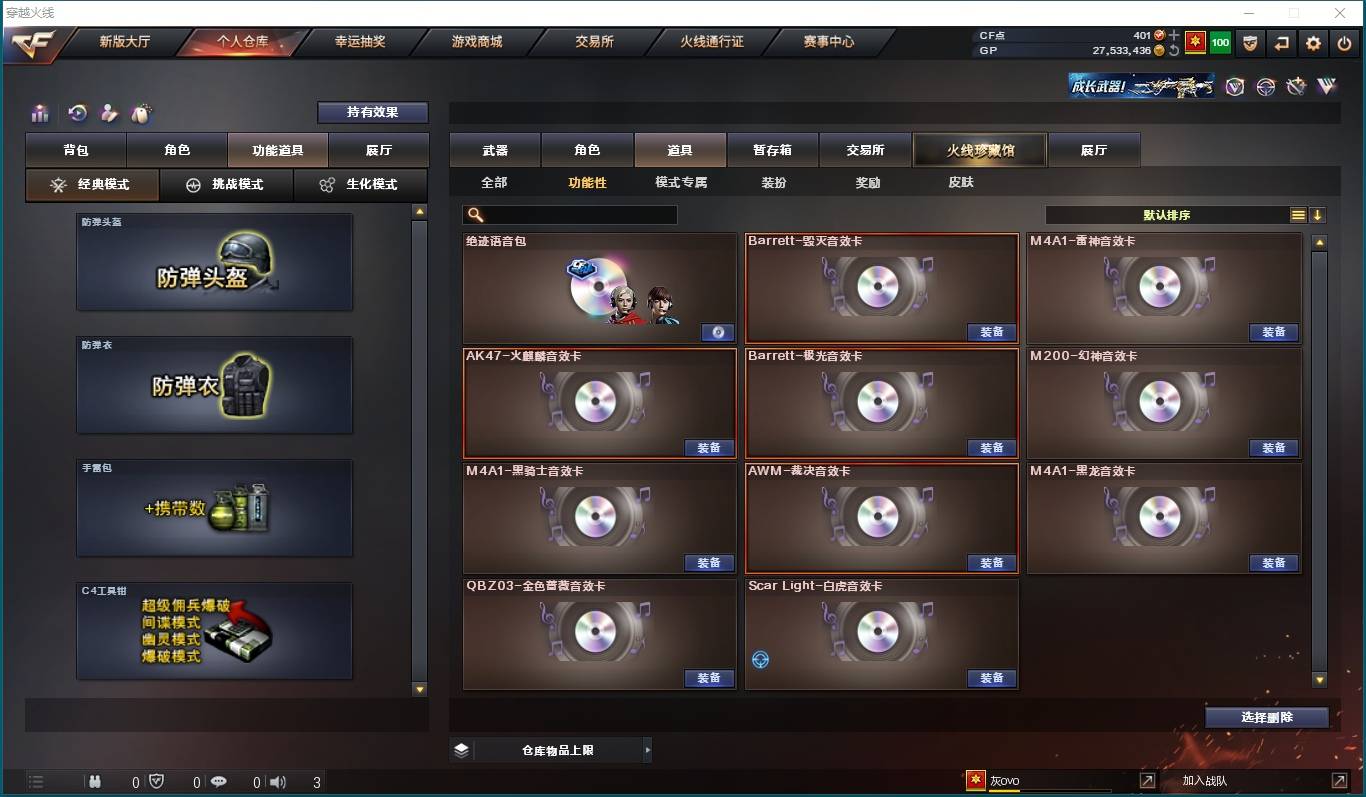This screenshot has width=1366, height=797.
Task: Select the bar-chart stats icon above 背包 tab
Action: pos(39,113)
